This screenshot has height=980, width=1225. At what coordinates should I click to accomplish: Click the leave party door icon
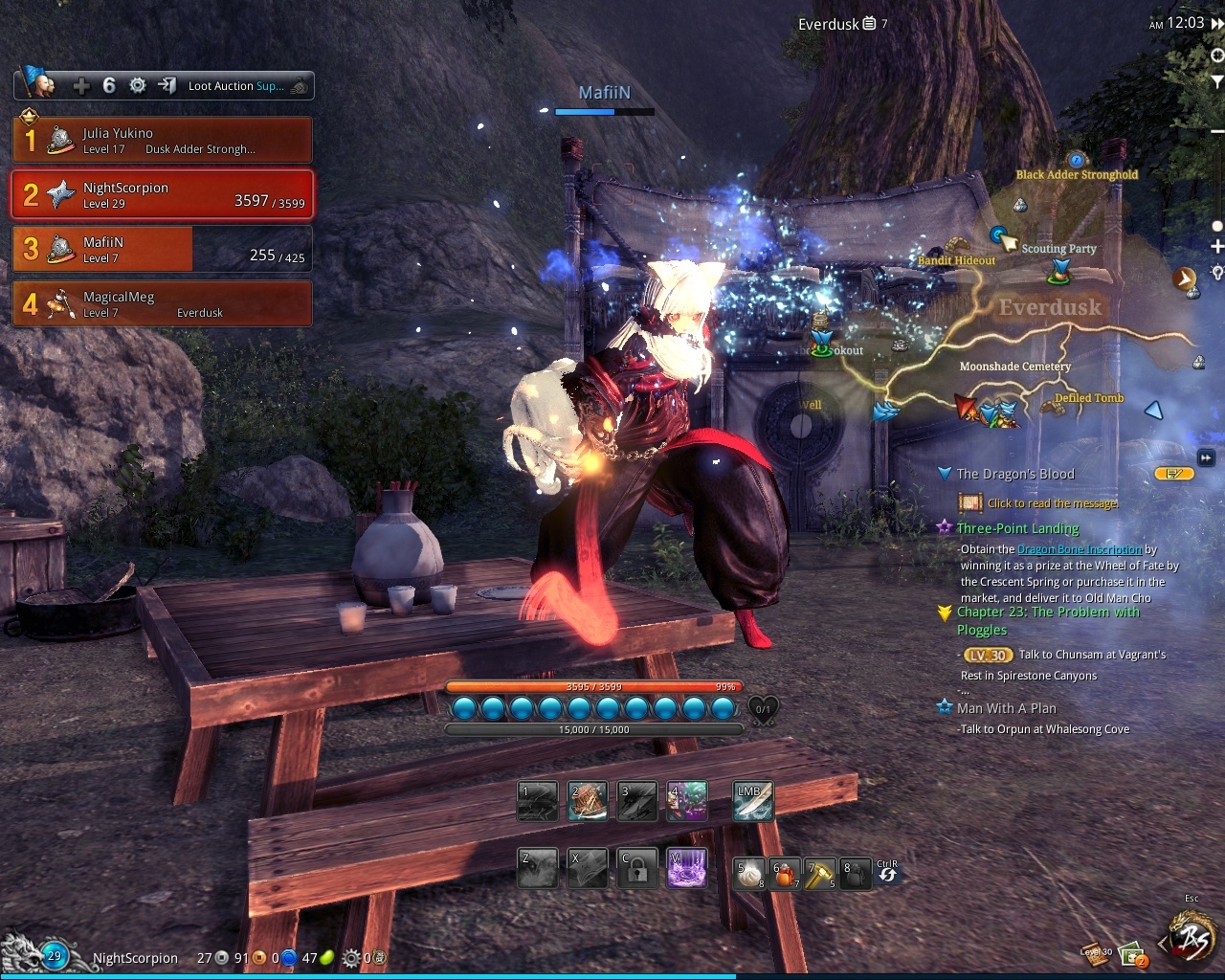(167, 86)
